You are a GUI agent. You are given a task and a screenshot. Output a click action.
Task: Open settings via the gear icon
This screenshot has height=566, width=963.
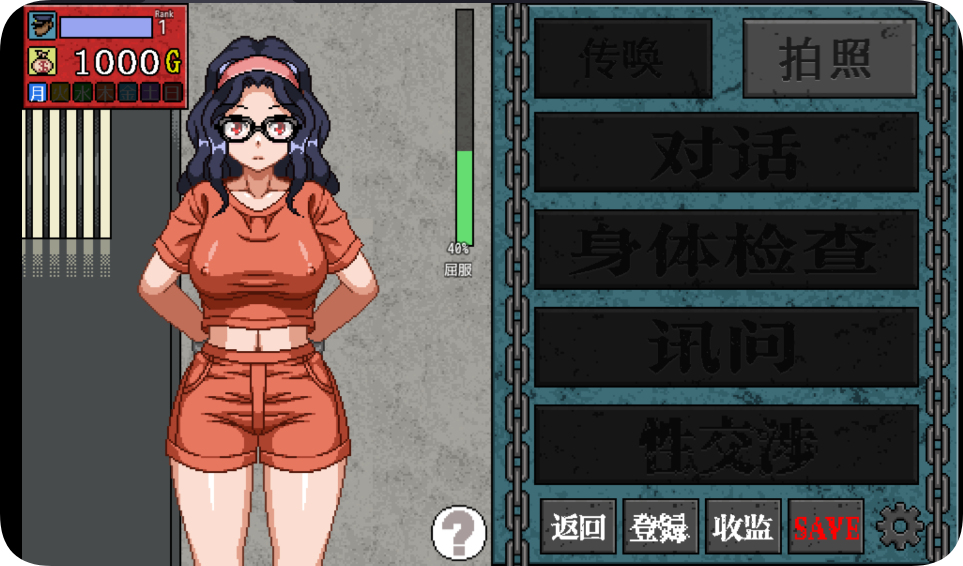pyautogui.click(x=899, y=526)
